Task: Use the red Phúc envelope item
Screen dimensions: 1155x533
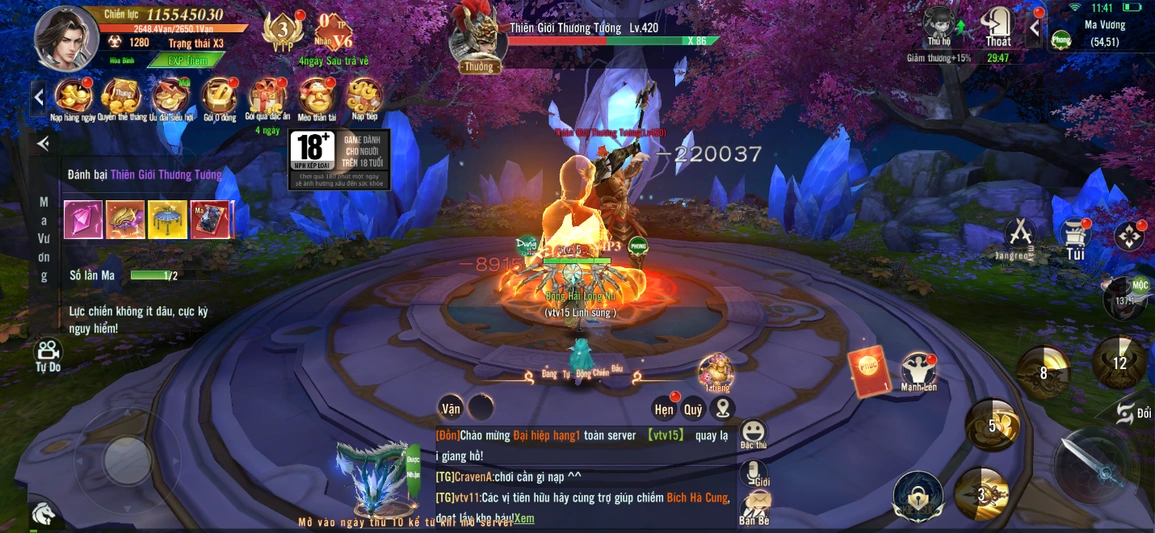Action: pos(868,372)
